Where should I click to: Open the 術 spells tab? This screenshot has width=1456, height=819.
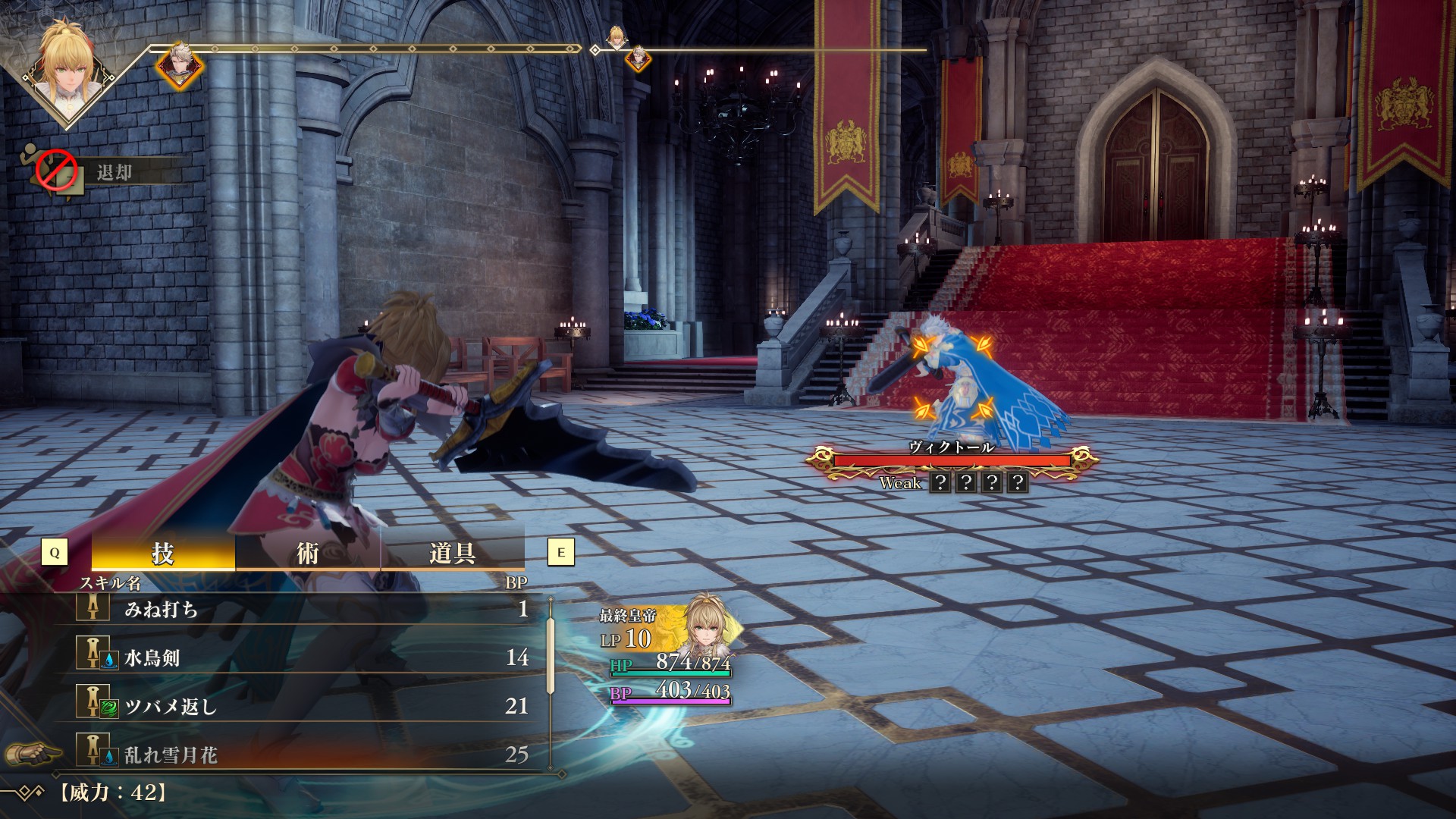click(x=307, y=553)
